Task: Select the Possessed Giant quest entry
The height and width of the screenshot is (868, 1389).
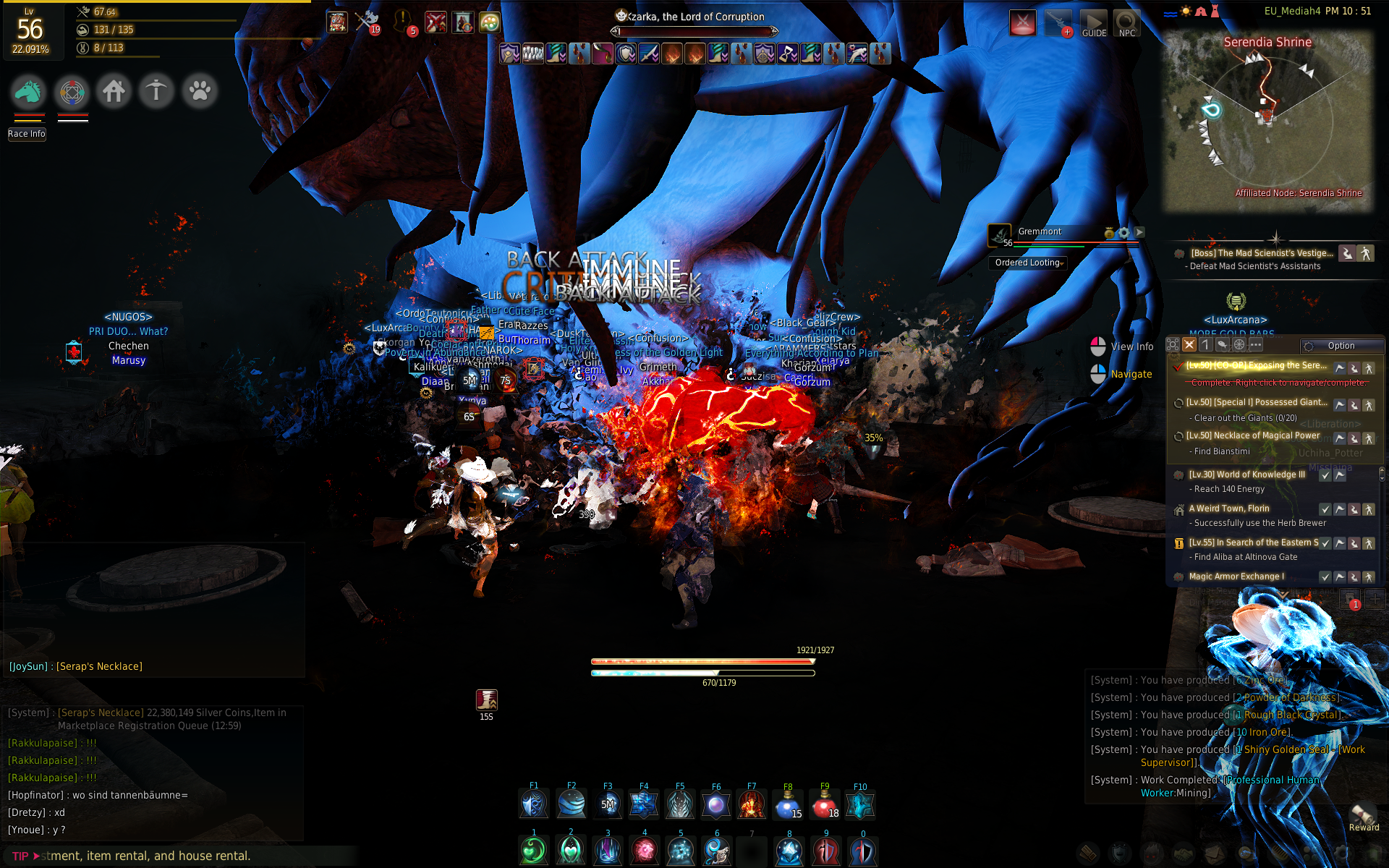Action: coord(1256,402)
